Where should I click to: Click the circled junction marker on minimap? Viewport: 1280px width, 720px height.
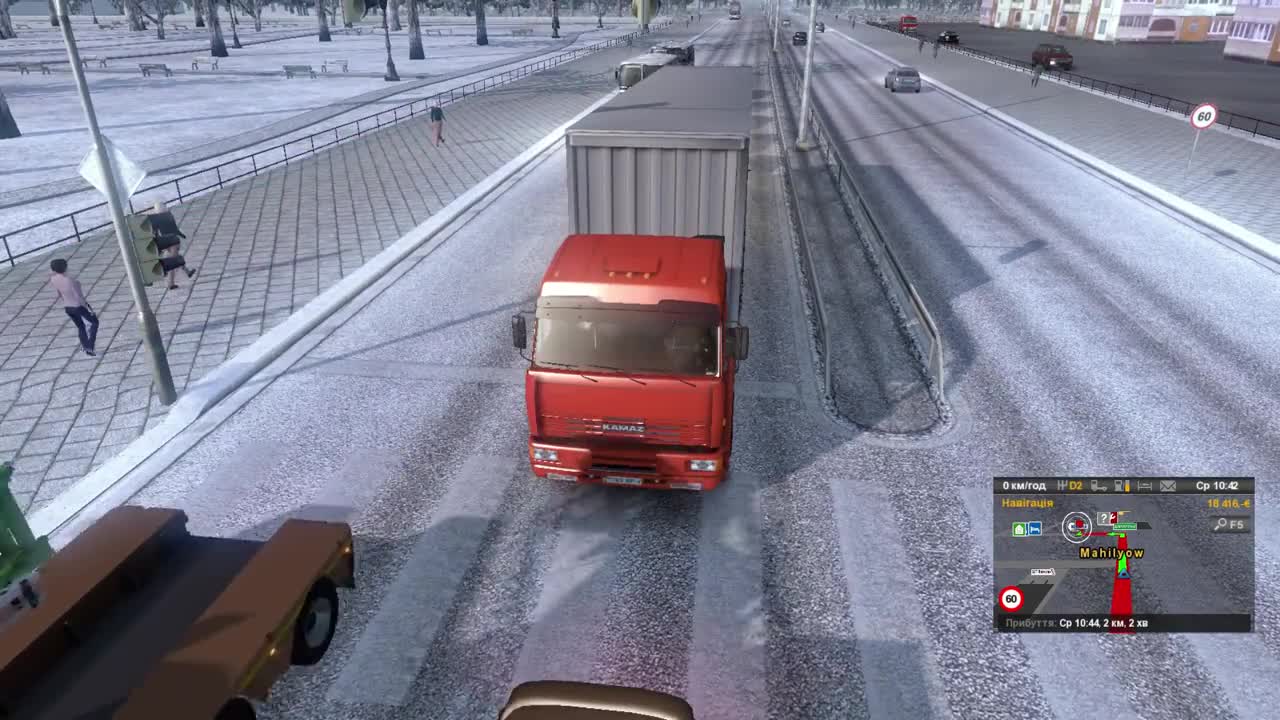pyautogui.click(x=1077, y=527)
